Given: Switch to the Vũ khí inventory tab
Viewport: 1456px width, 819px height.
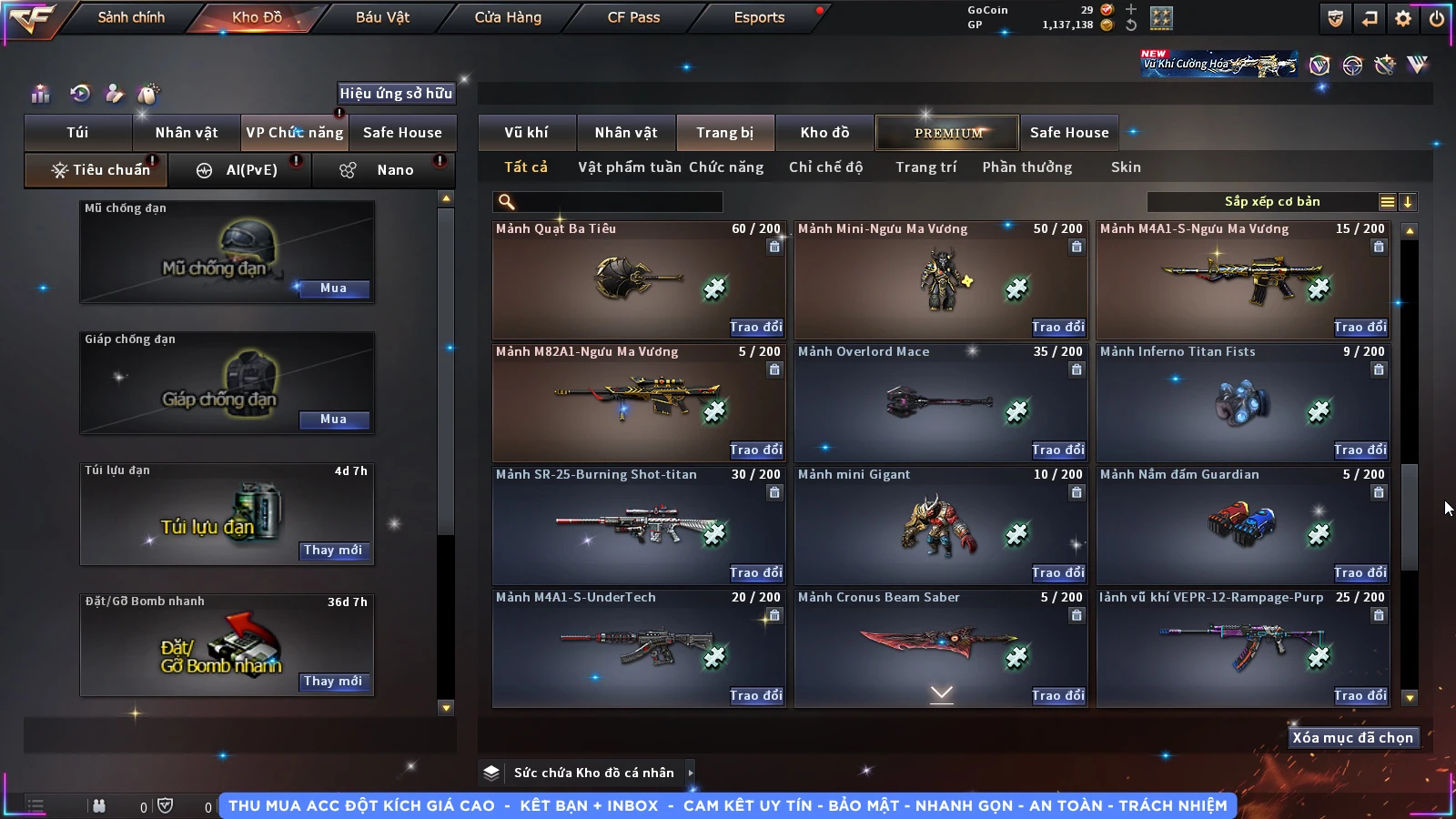Looking at the screenshot, I should 526,133.
